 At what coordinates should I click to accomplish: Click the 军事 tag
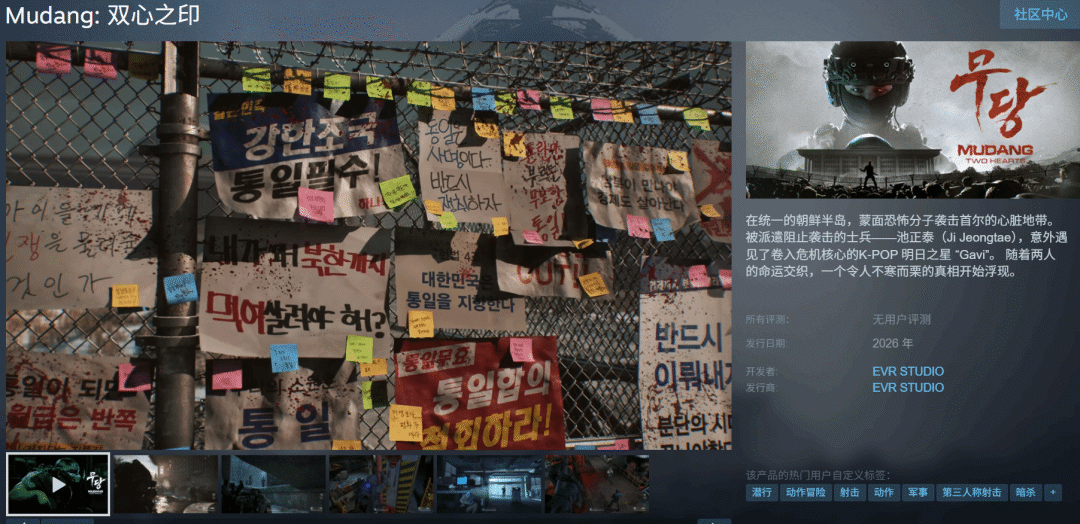[x=917, y=493]
